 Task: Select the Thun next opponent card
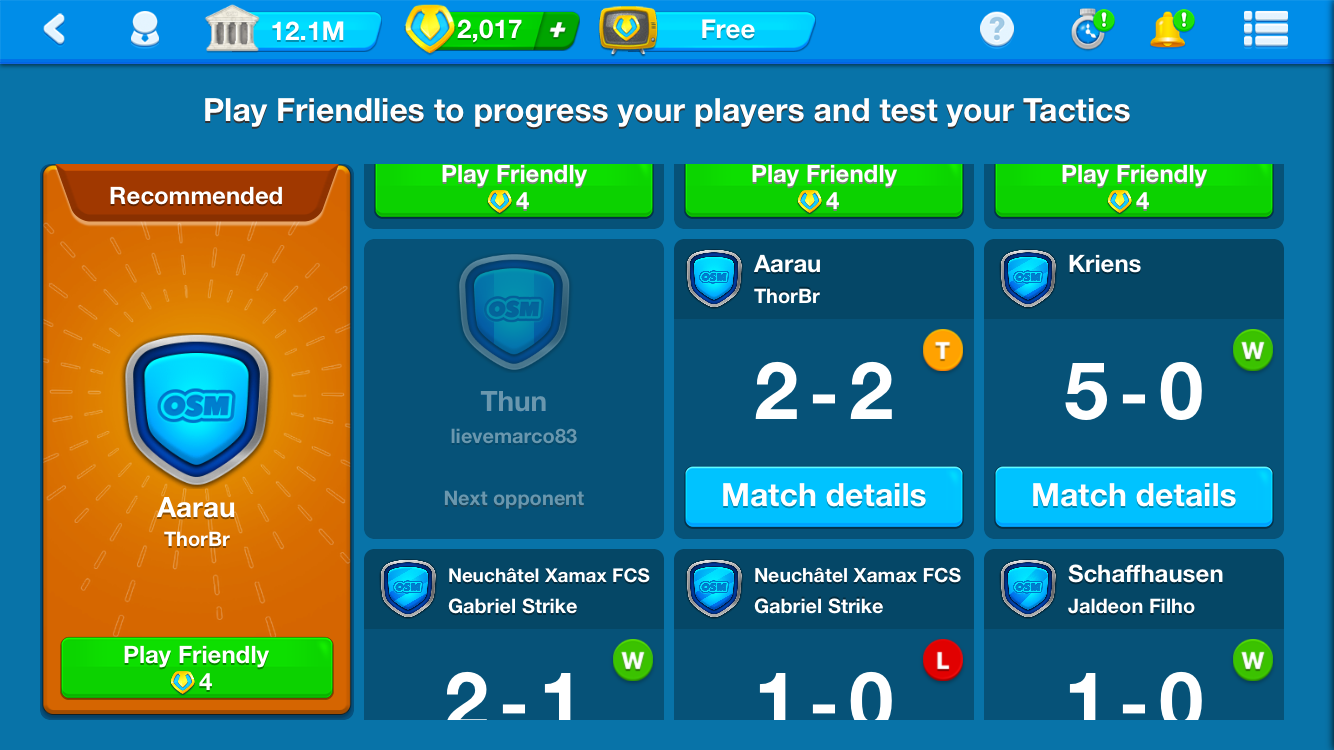[x=513, y=390]
